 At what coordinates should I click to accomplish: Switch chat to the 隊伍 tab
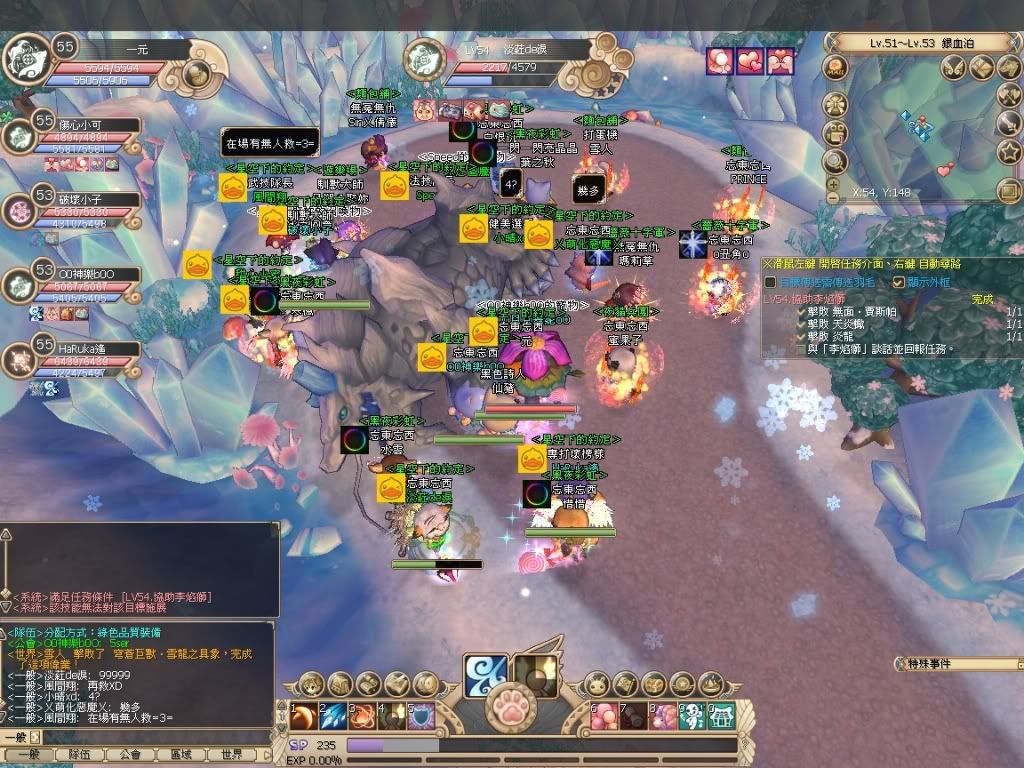[x=80, y=755]
